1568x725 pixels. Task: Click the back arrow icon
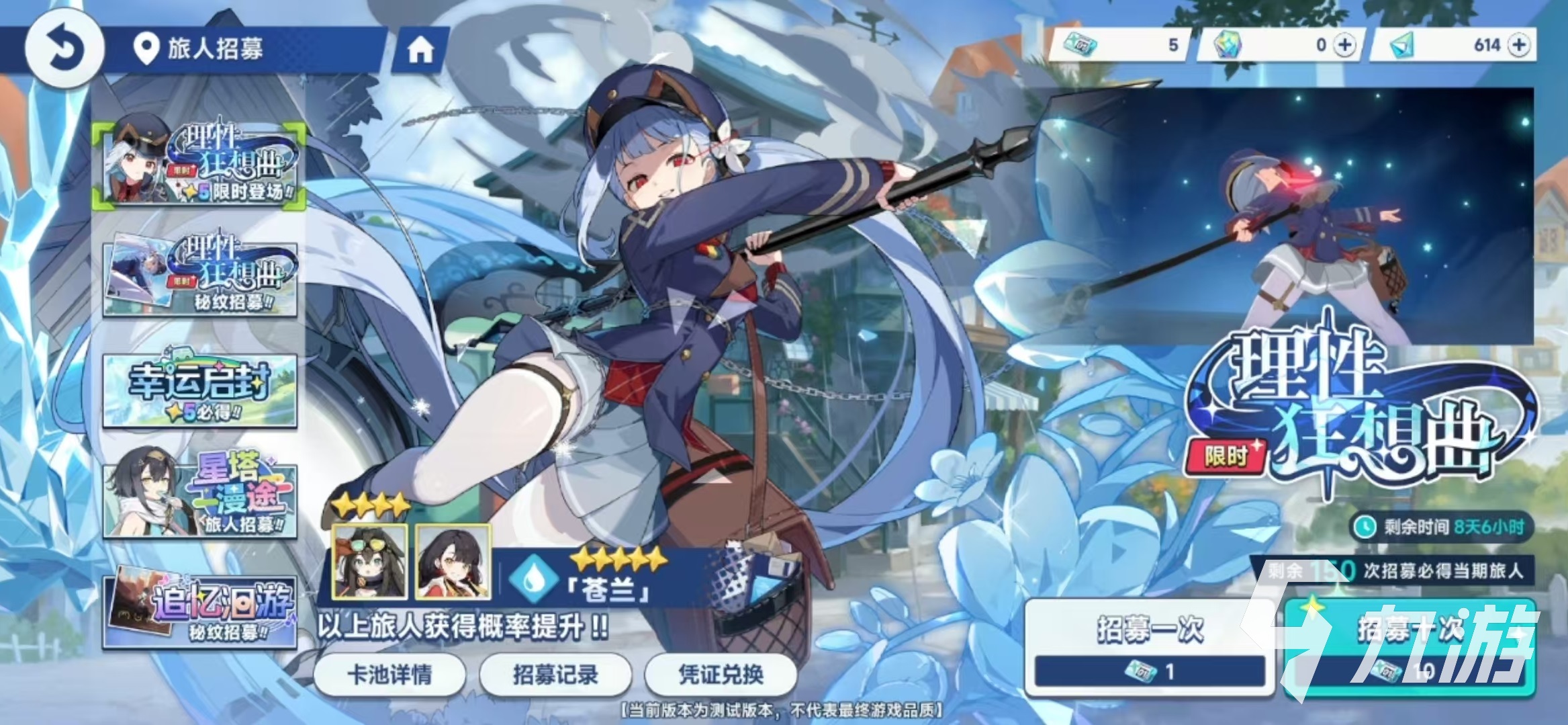click(x=65, y=46)
